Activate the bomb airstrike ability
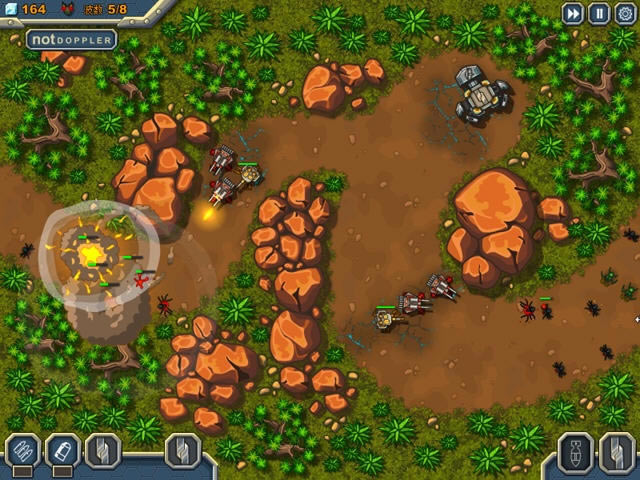 pos(576,452)
